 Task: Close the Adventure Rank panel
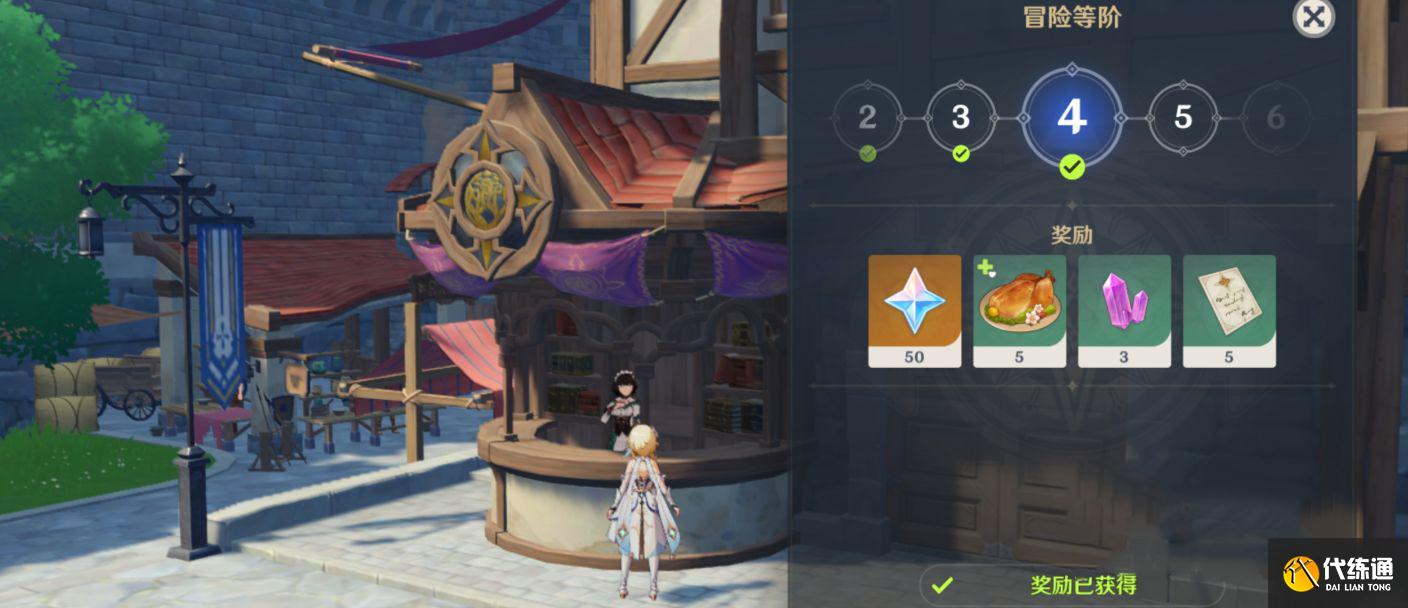(x=1313, y=17)
